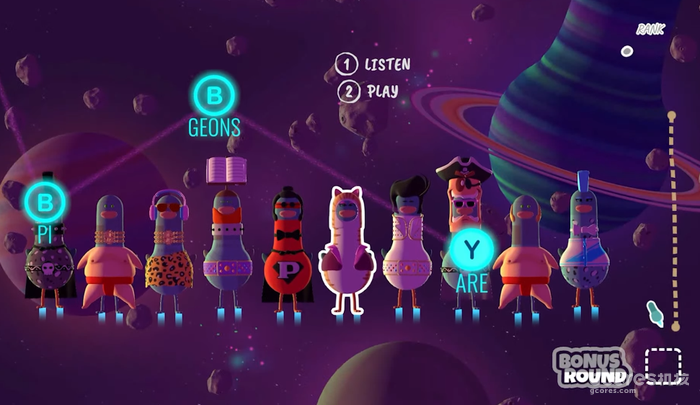Click the Rank label above the track
Screen dimensions: 700x405
coord(650,29)
